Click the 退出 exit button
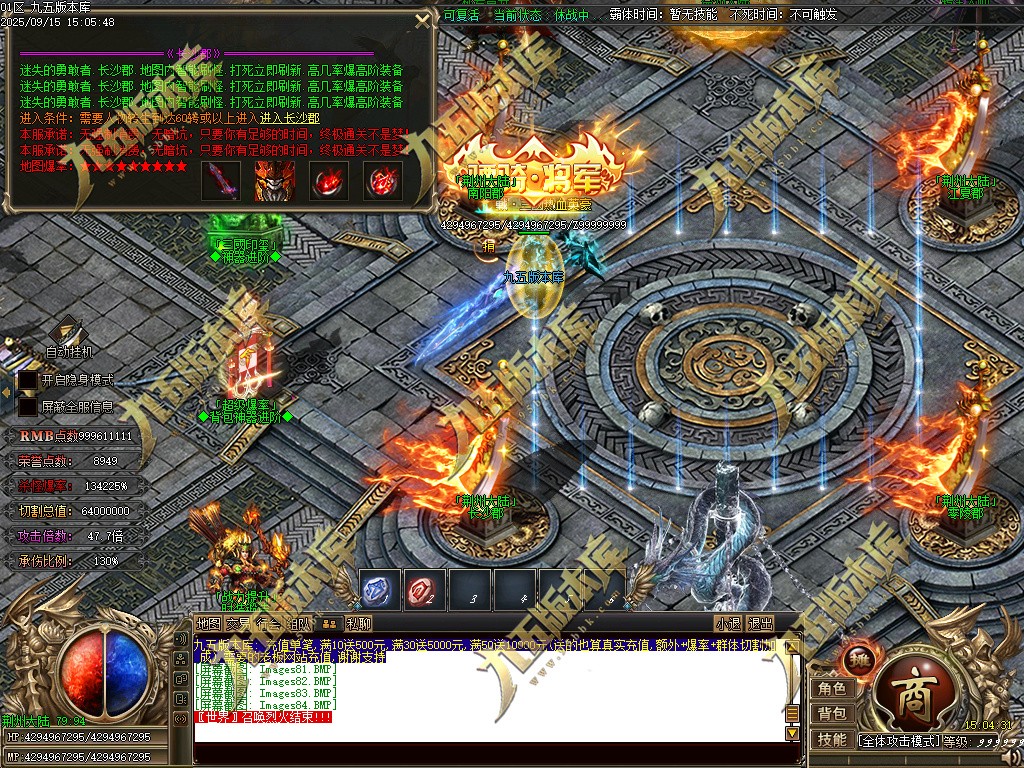 (760, 623)
